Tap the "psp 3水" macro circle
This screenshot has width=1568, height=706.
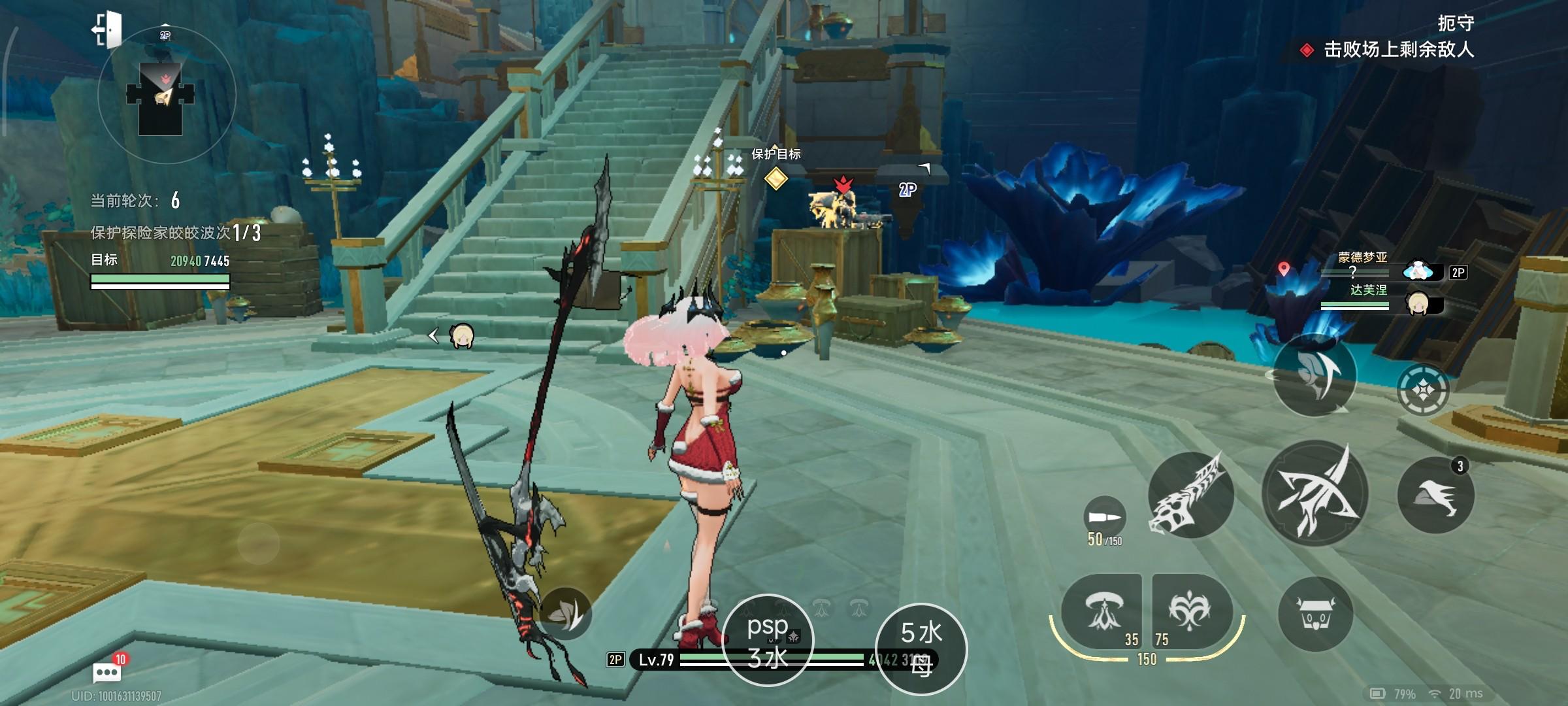[768, 641]
